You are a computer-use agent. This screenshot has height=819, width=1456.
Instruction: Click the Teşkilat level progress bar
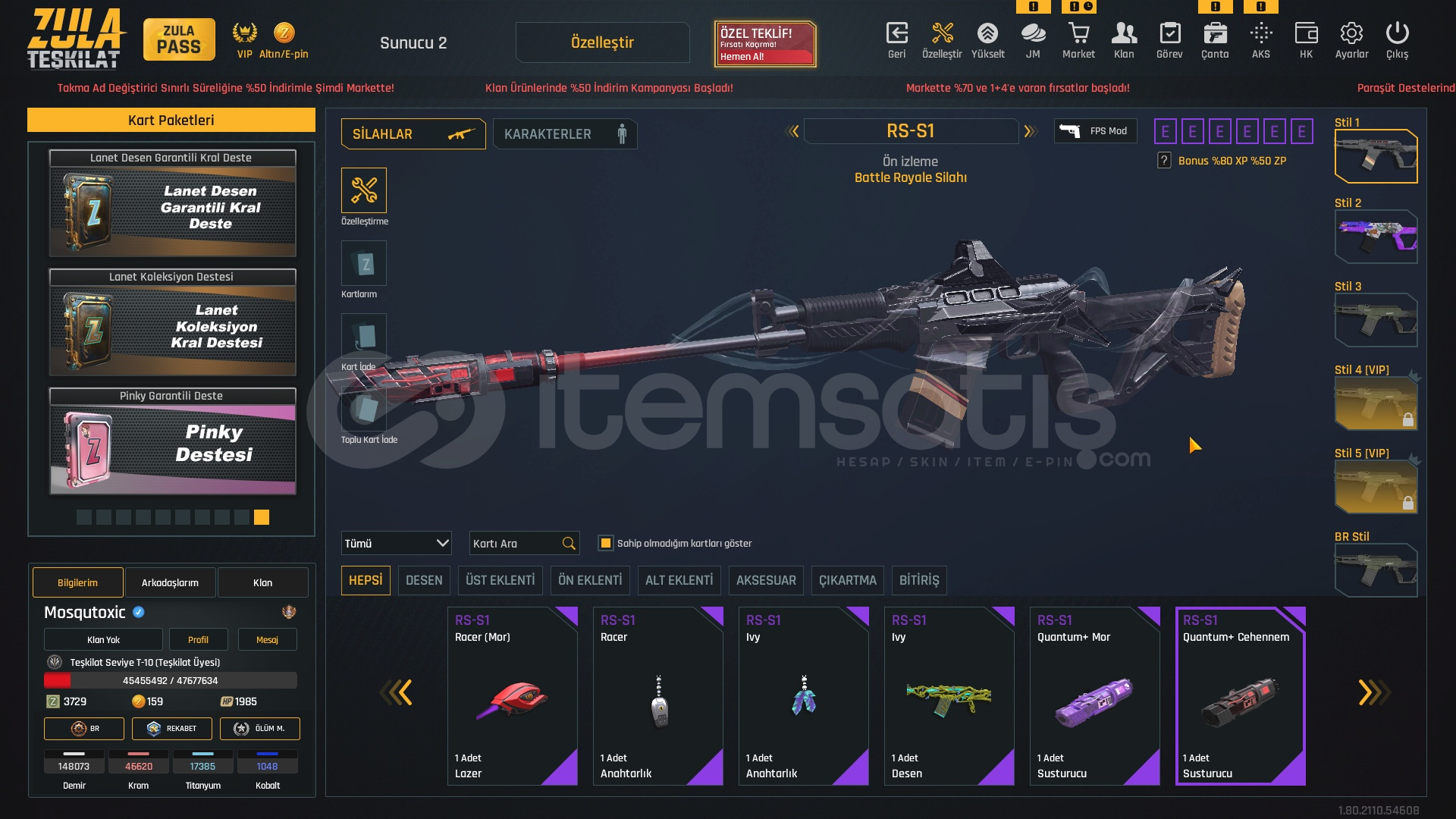tap(171, 681)
